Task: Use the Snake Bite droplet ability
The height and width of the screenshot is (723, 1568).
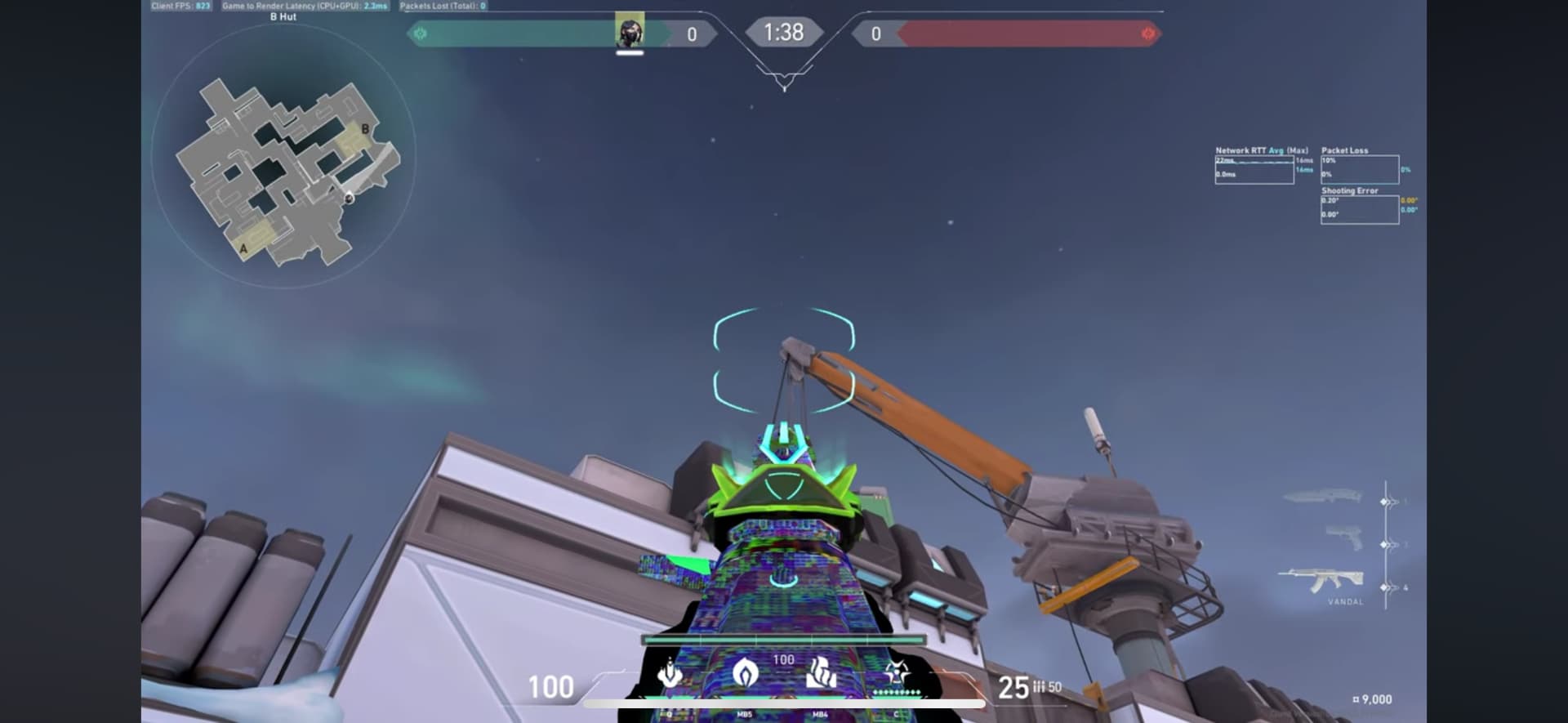Action: 670,674
